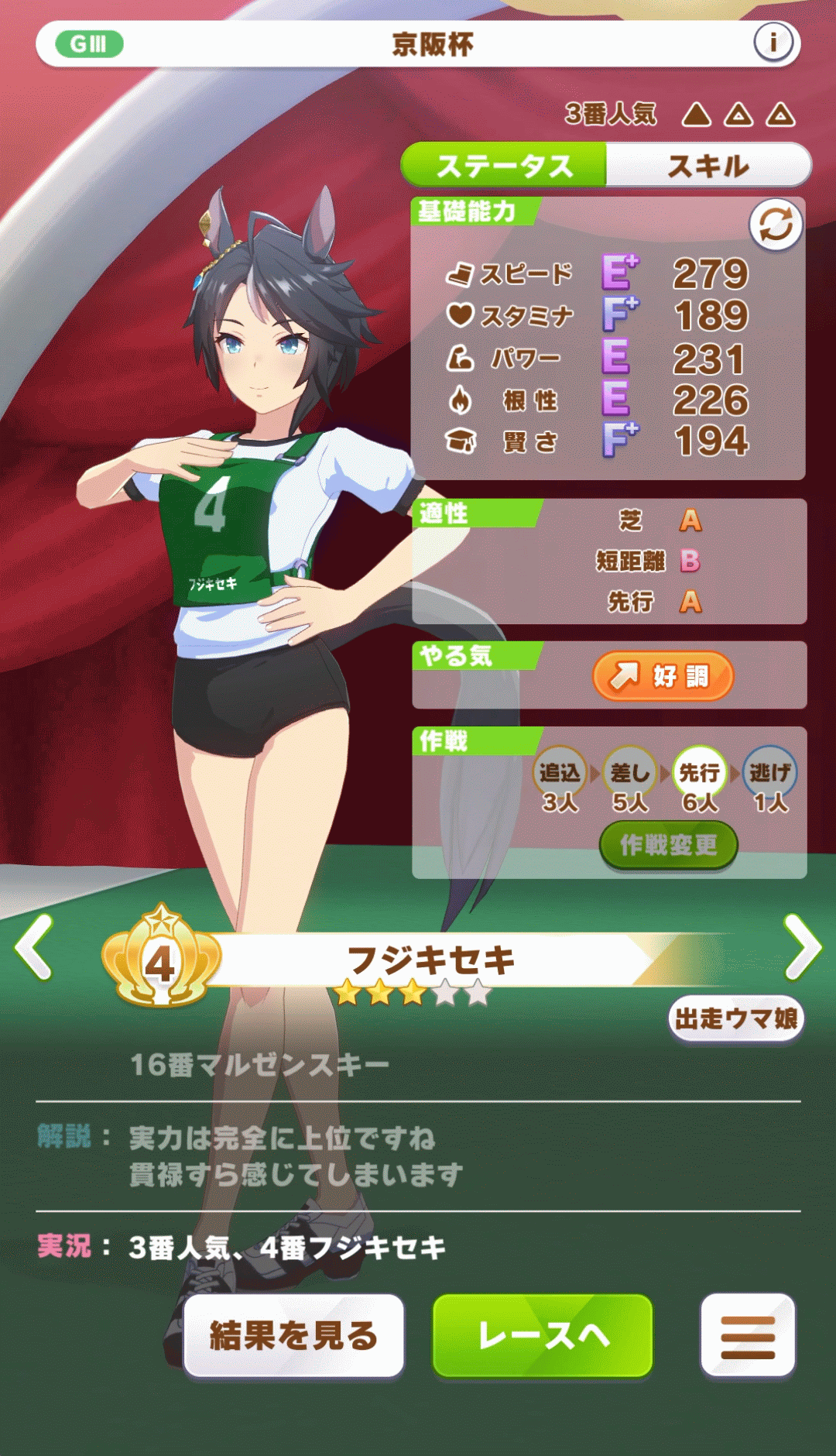
Task: Choose 結果を見る to skip to results
Action: 294,1336
